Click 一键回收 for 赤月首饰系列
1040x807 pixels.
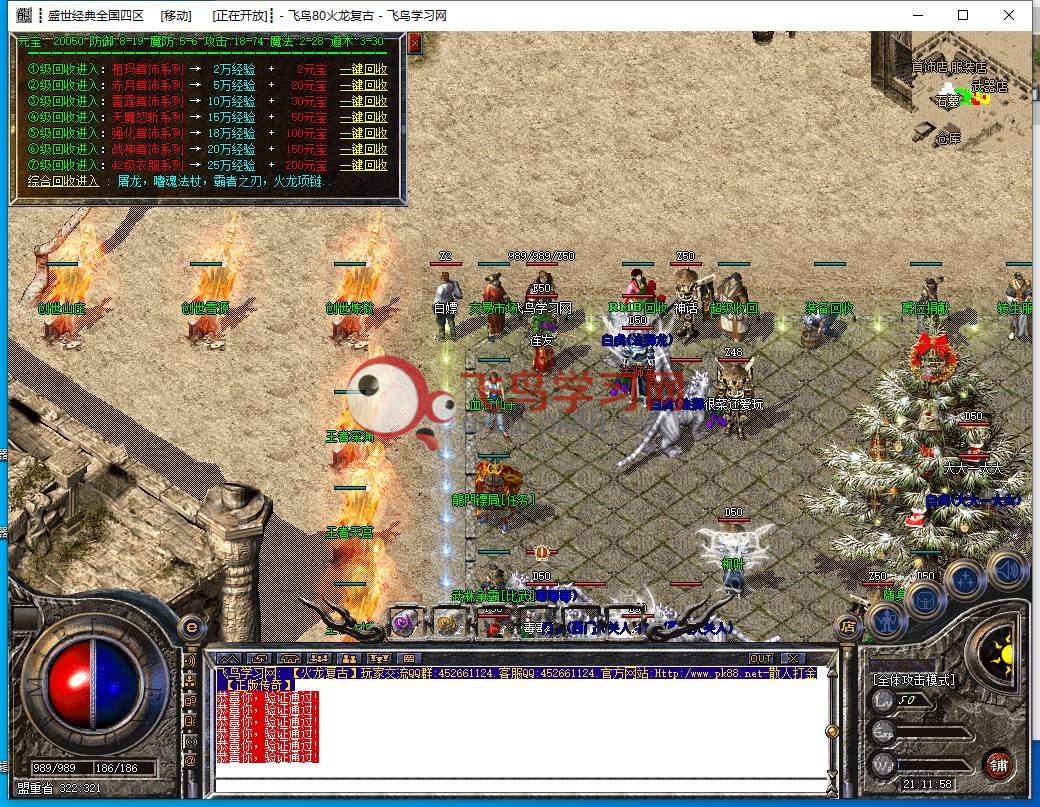coord(363,86)
